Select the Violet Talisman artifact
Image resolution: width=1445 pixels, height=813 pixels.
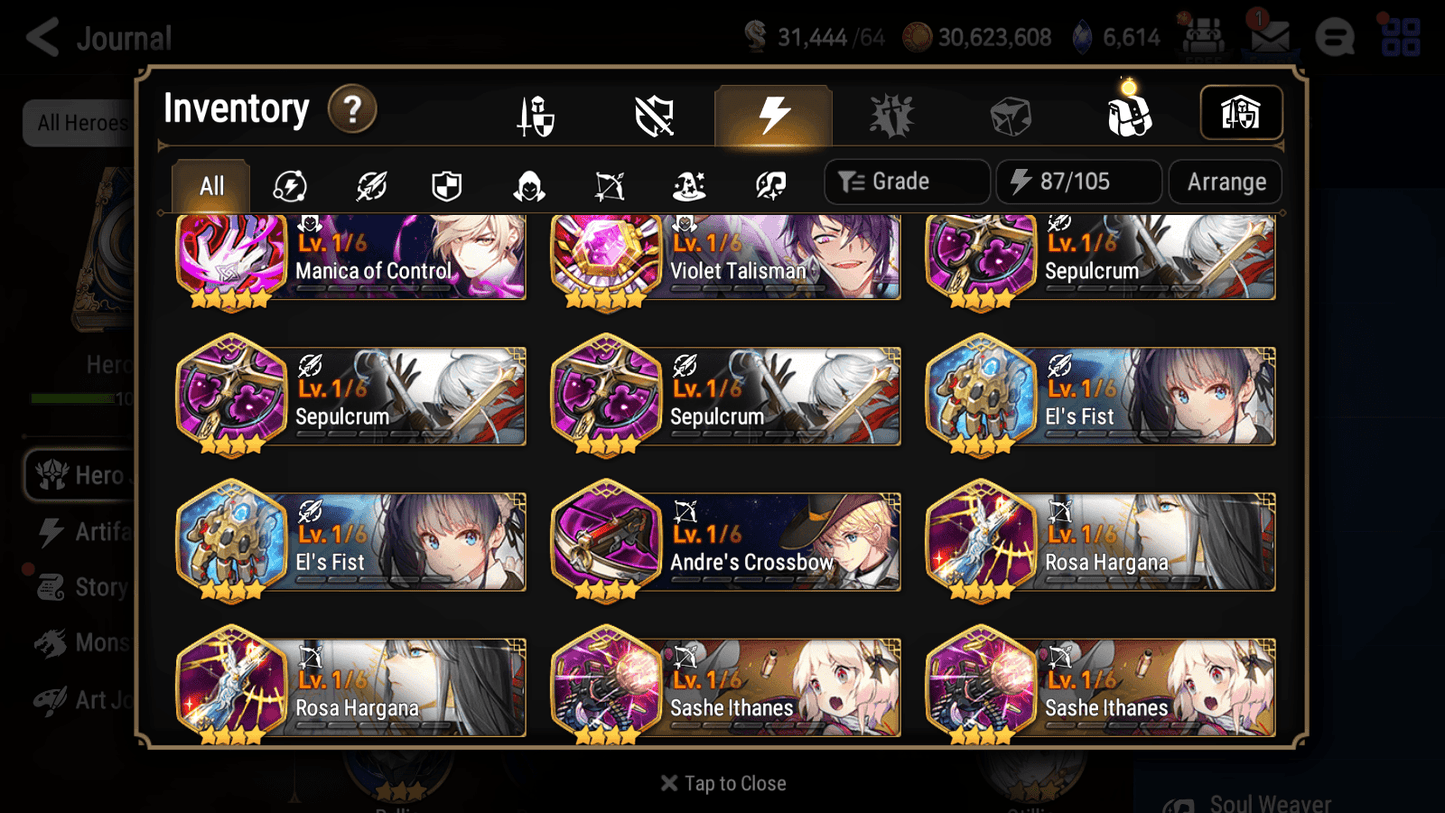[724, 259]
